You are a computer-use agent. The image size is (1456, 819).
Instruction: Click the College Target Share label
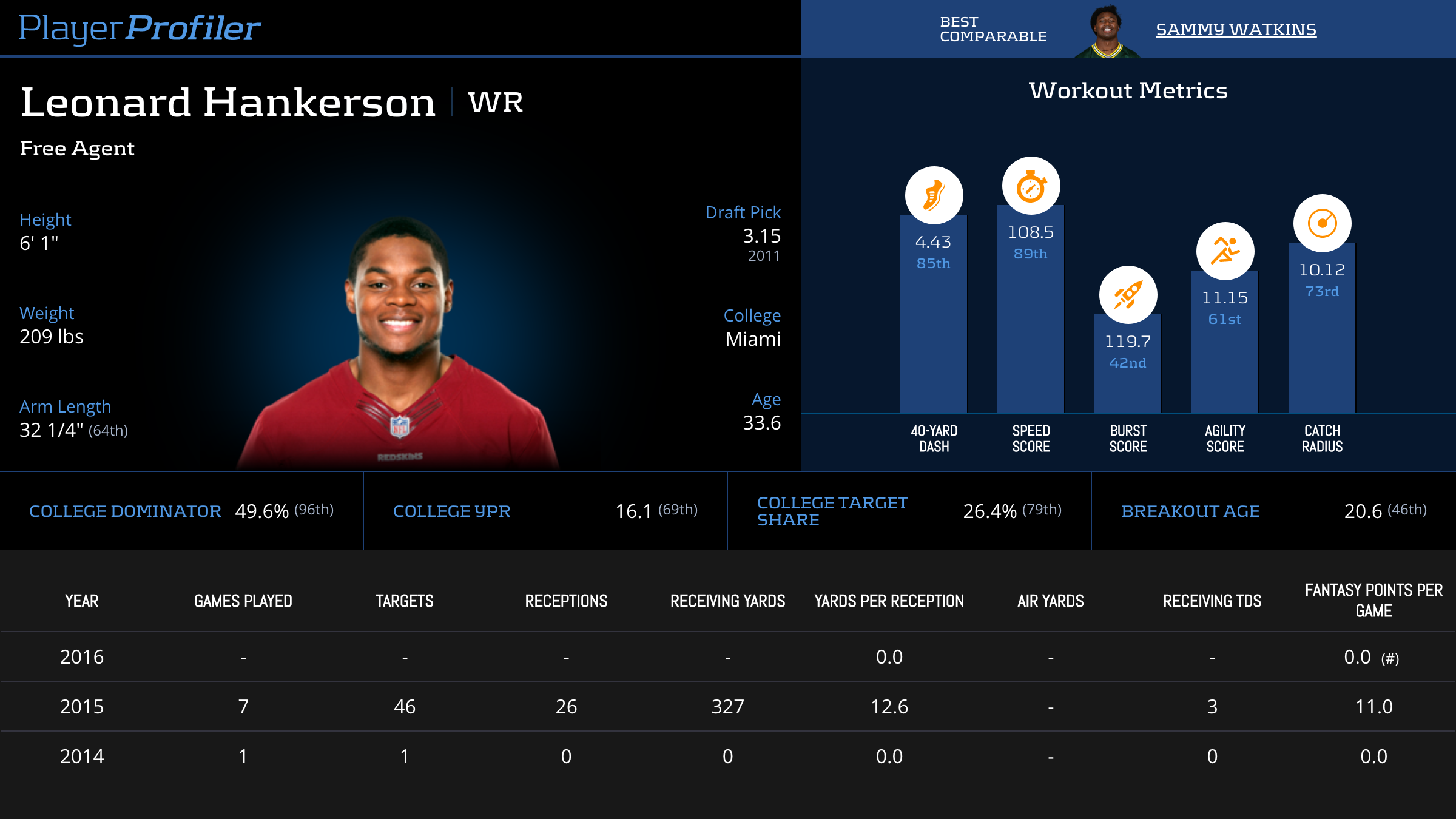[832, 511]
